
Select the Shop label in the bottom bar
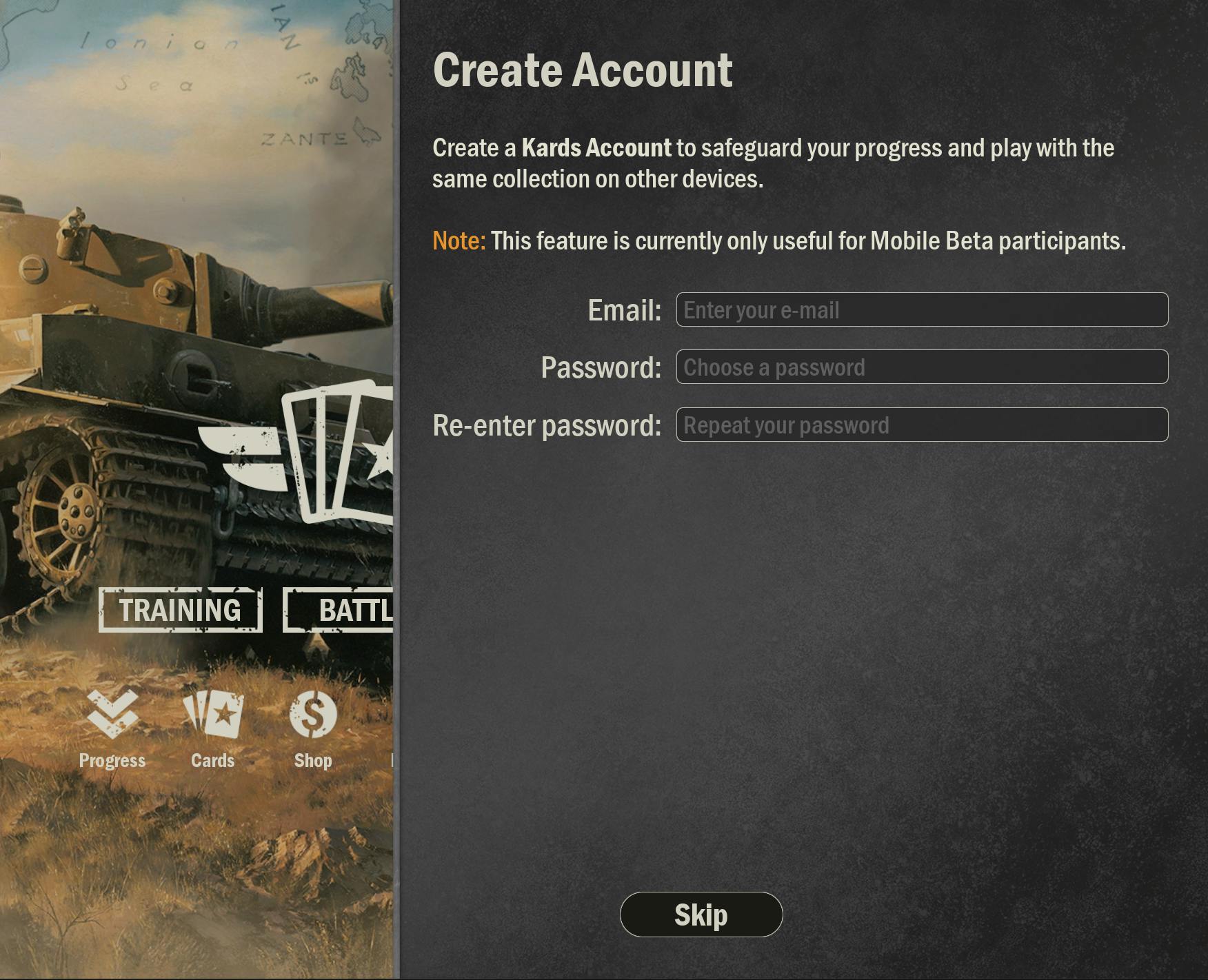[313, 761]
